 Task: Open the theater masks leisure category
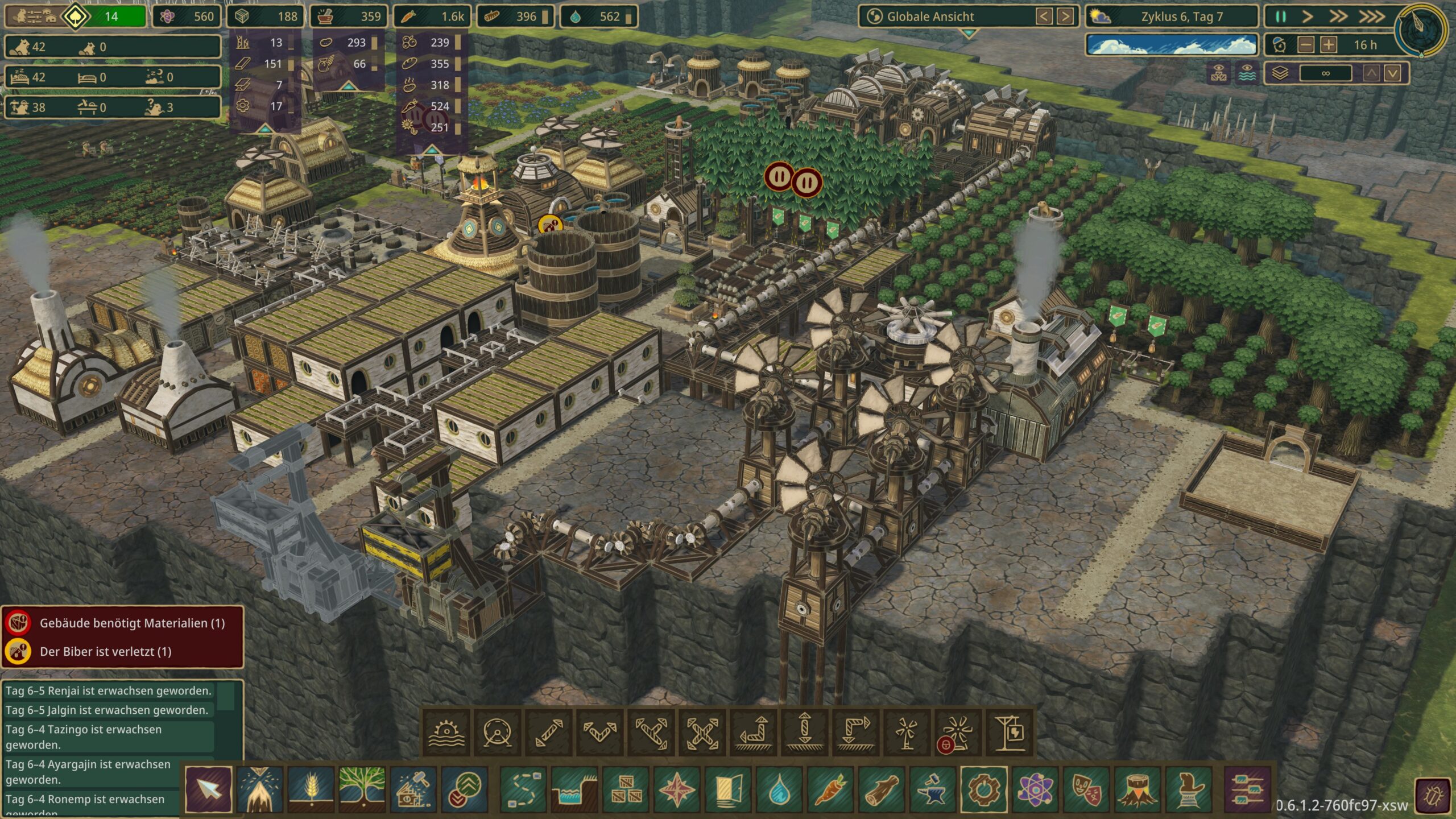coord(1086,789)
